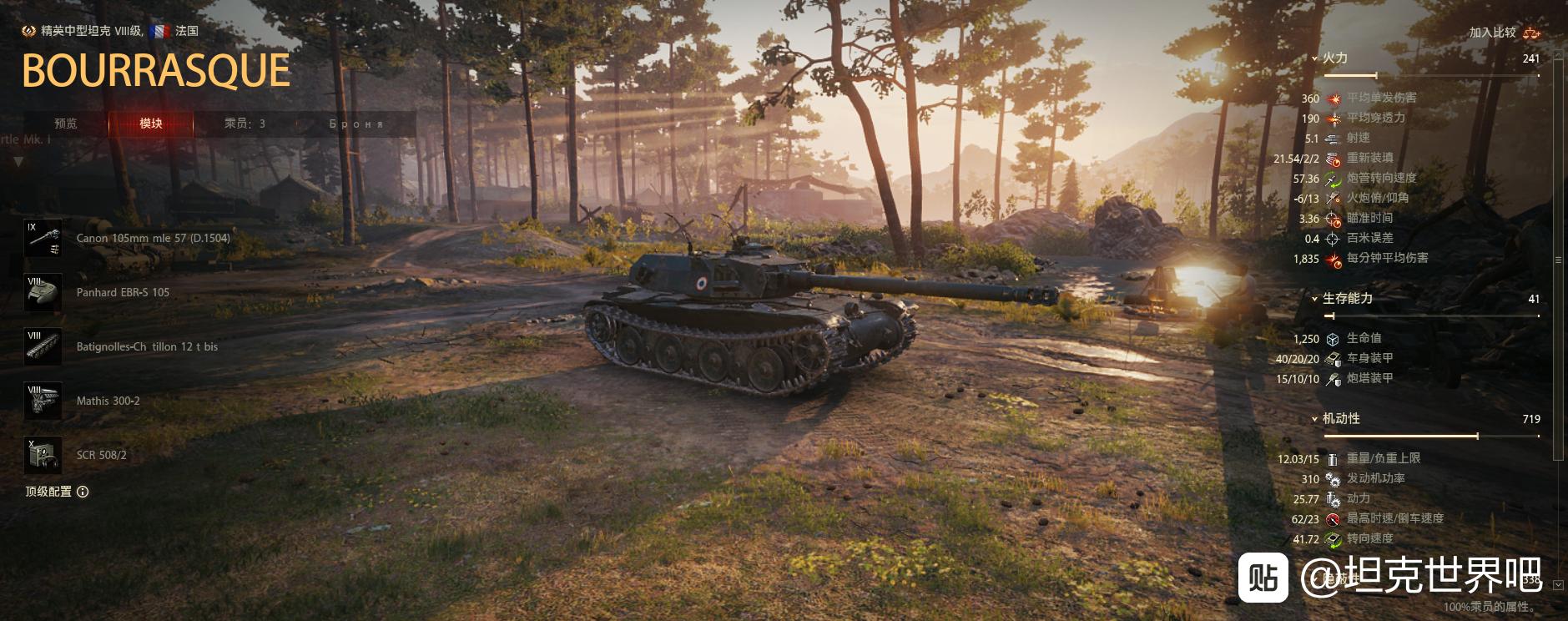Choose the Panhard EBR-S 105 turret module
The width and height of the screenshot is (1568, 621).
coord(43,293)
